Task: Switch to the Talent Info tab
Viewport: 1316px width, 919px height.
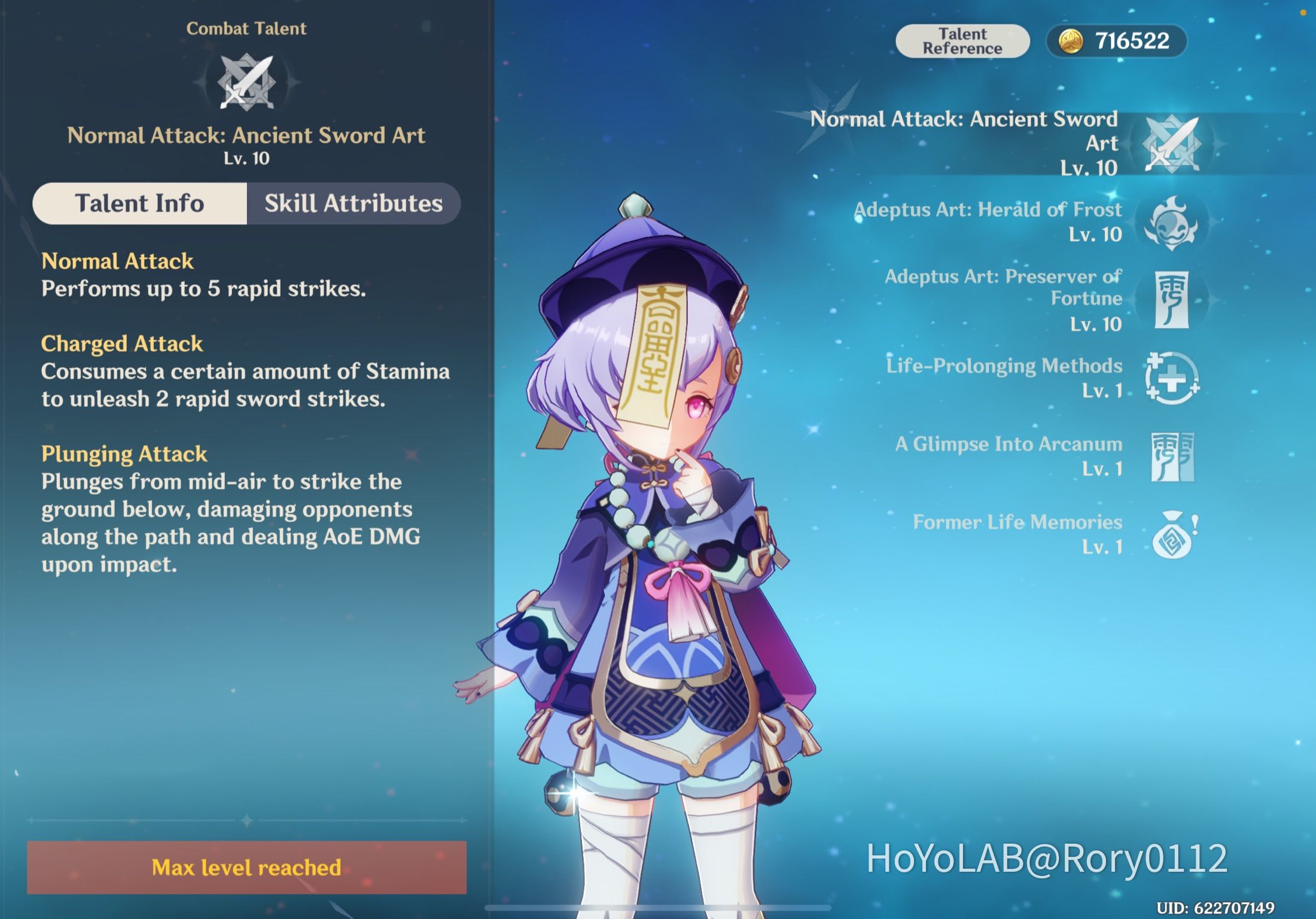Action: tap(139, 203)
